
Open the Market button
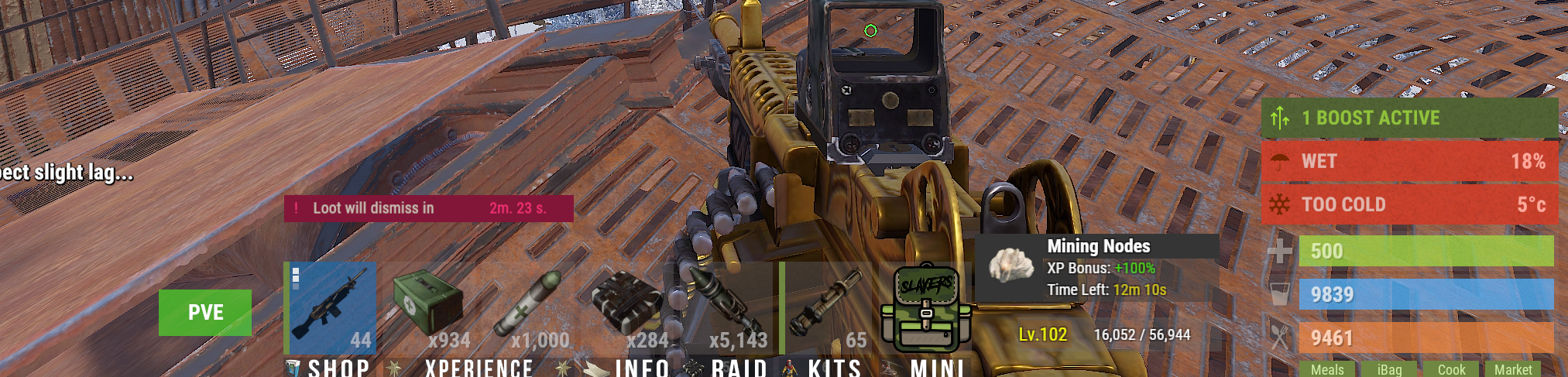[1513, 369]
